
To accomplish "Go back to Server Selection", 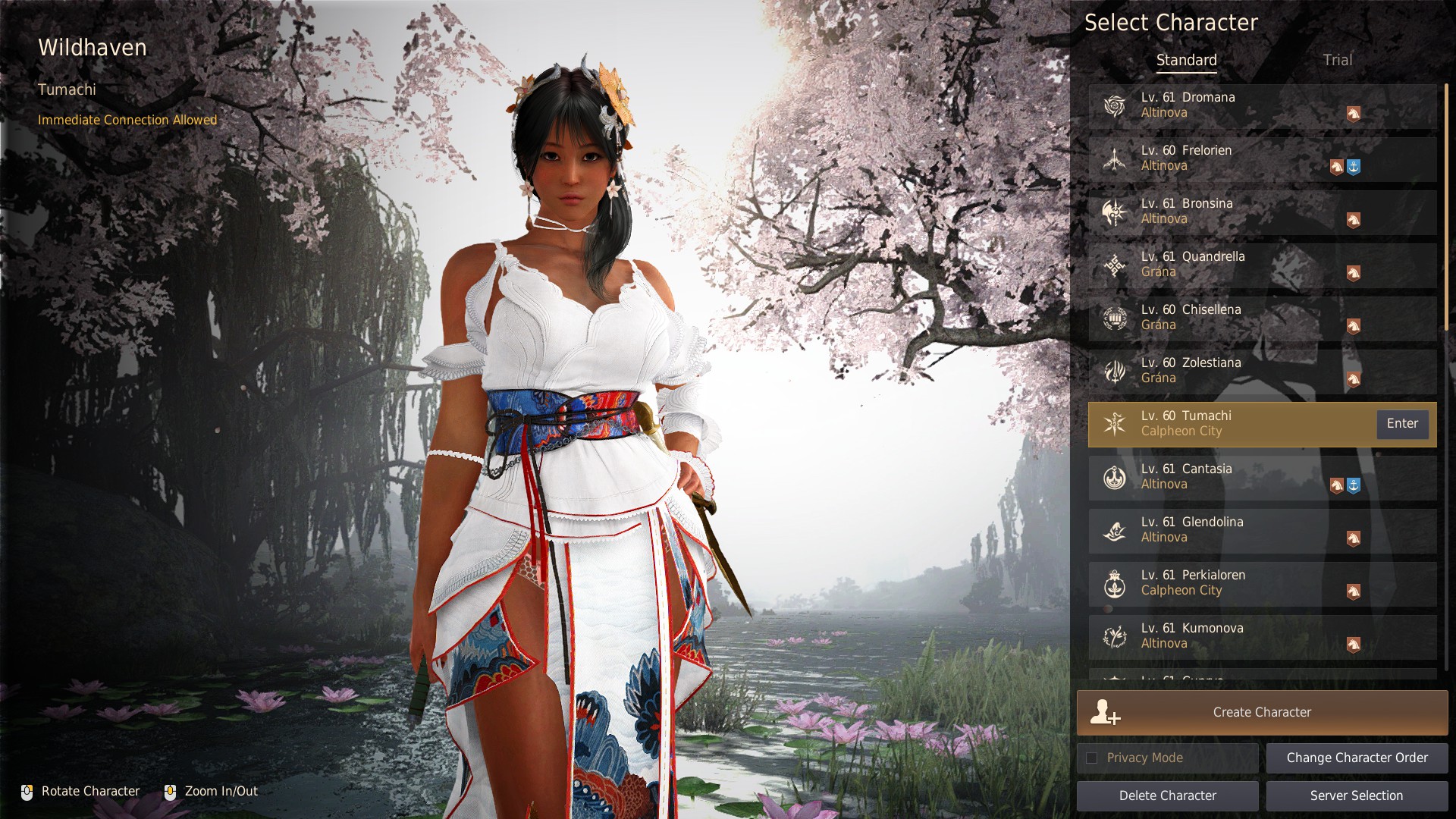I will [x=1357, y=795].
